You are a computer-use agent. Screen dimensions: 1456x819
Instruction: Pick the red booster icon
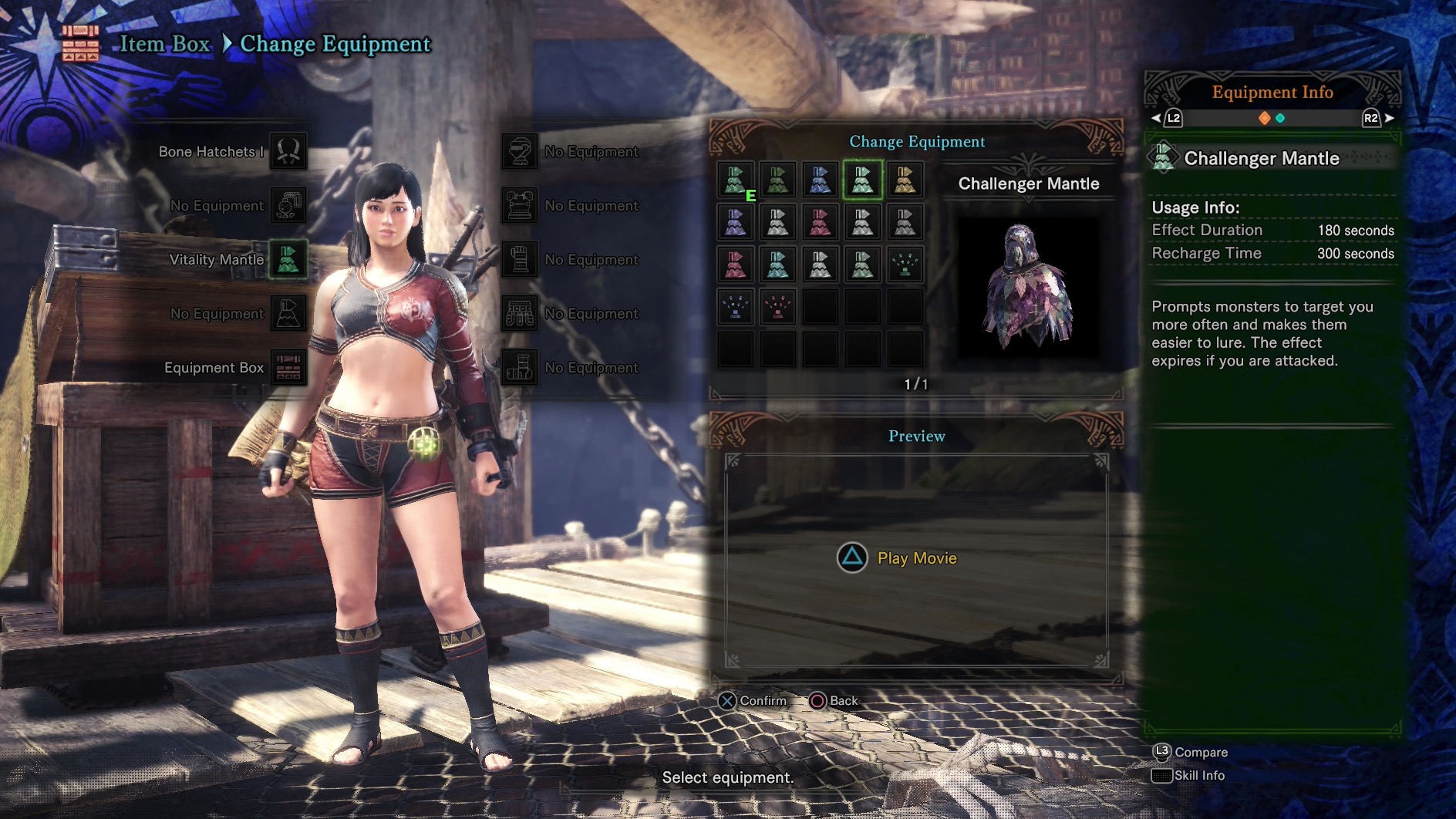[x=777, y=307]
